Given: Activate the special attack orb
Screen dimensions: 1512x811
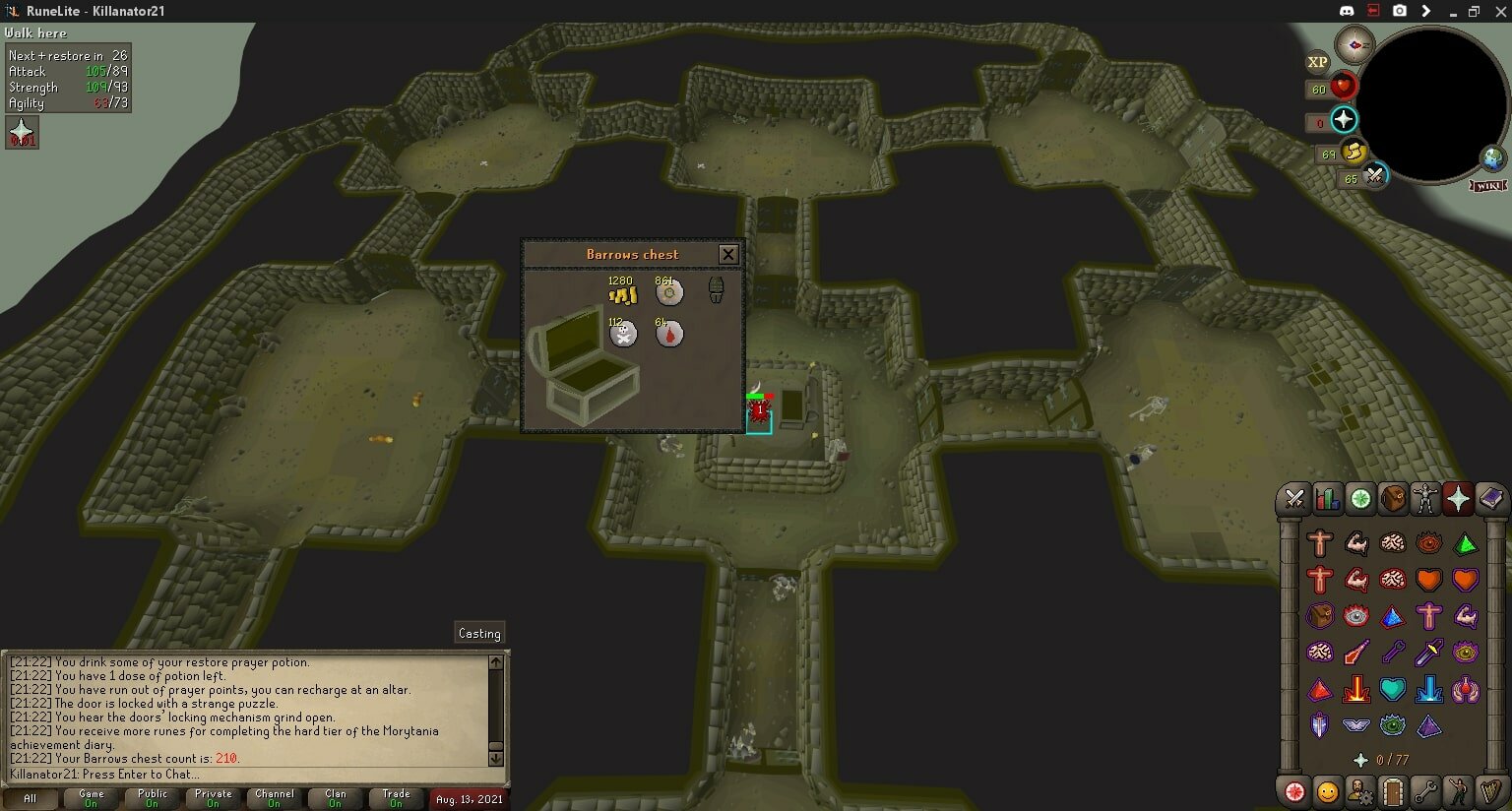Looking at the screenshot, I should pyautogui.click(x=1374, y=176).
